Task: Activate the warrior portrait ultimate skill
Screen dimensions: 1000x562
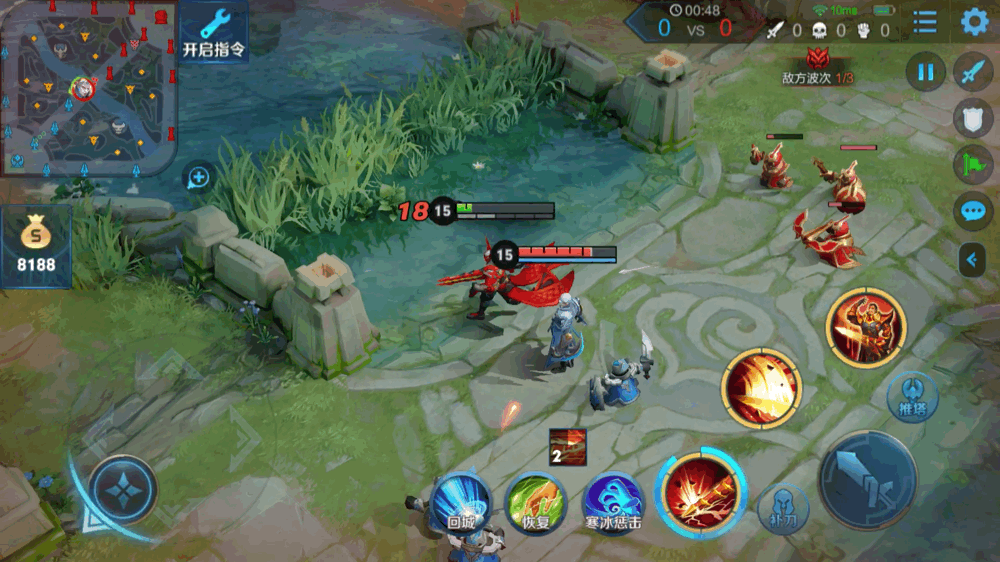Action: click(x=866, y=327)
